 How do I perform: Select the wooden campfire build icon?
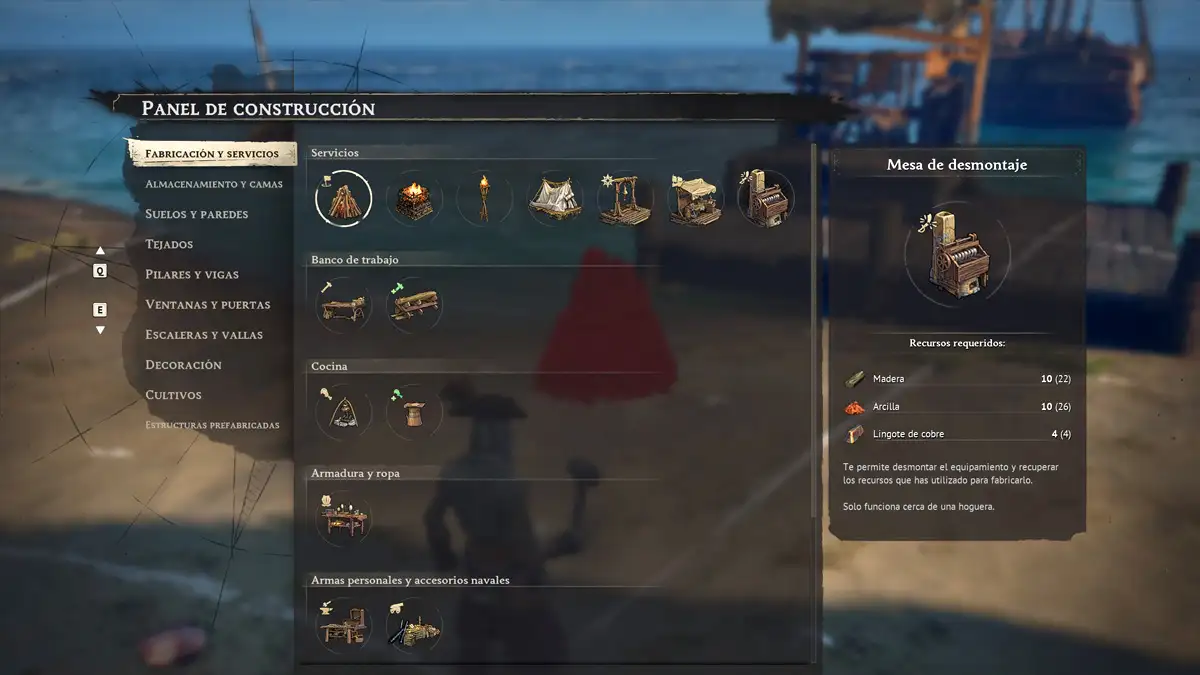[x=343, y=198]
